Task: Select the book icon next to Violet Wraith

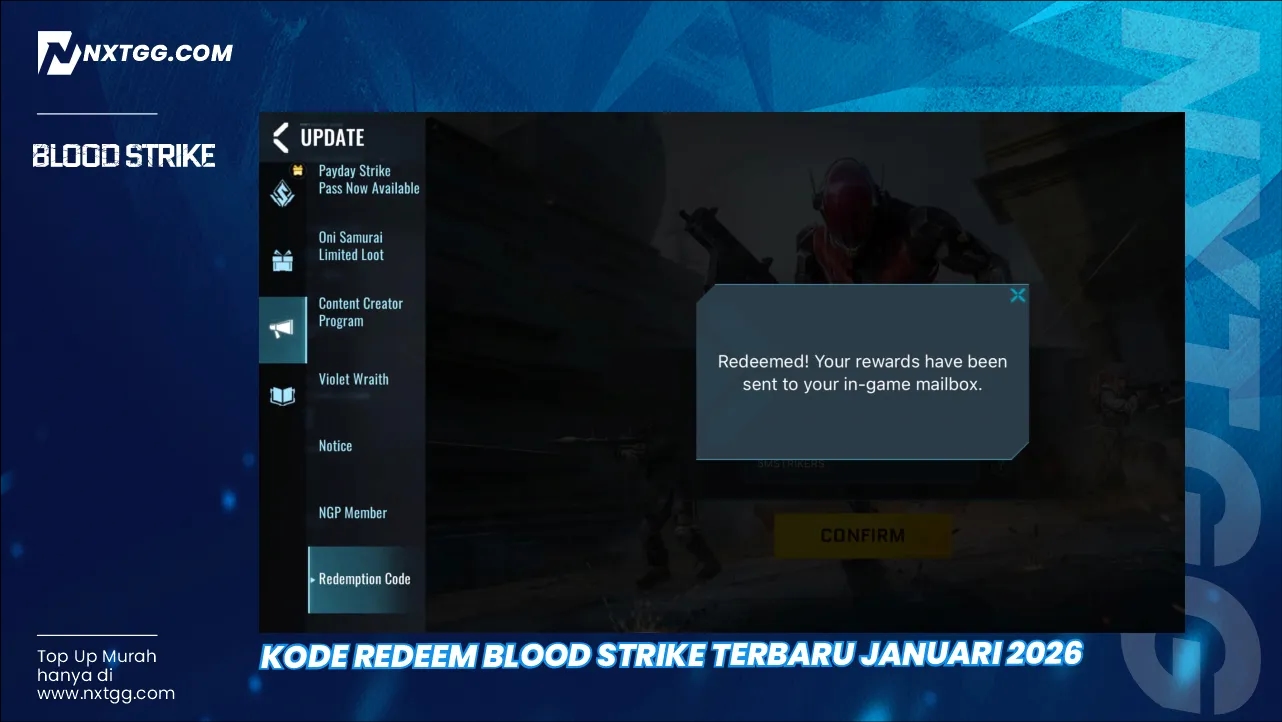Action: pos(283,395)
